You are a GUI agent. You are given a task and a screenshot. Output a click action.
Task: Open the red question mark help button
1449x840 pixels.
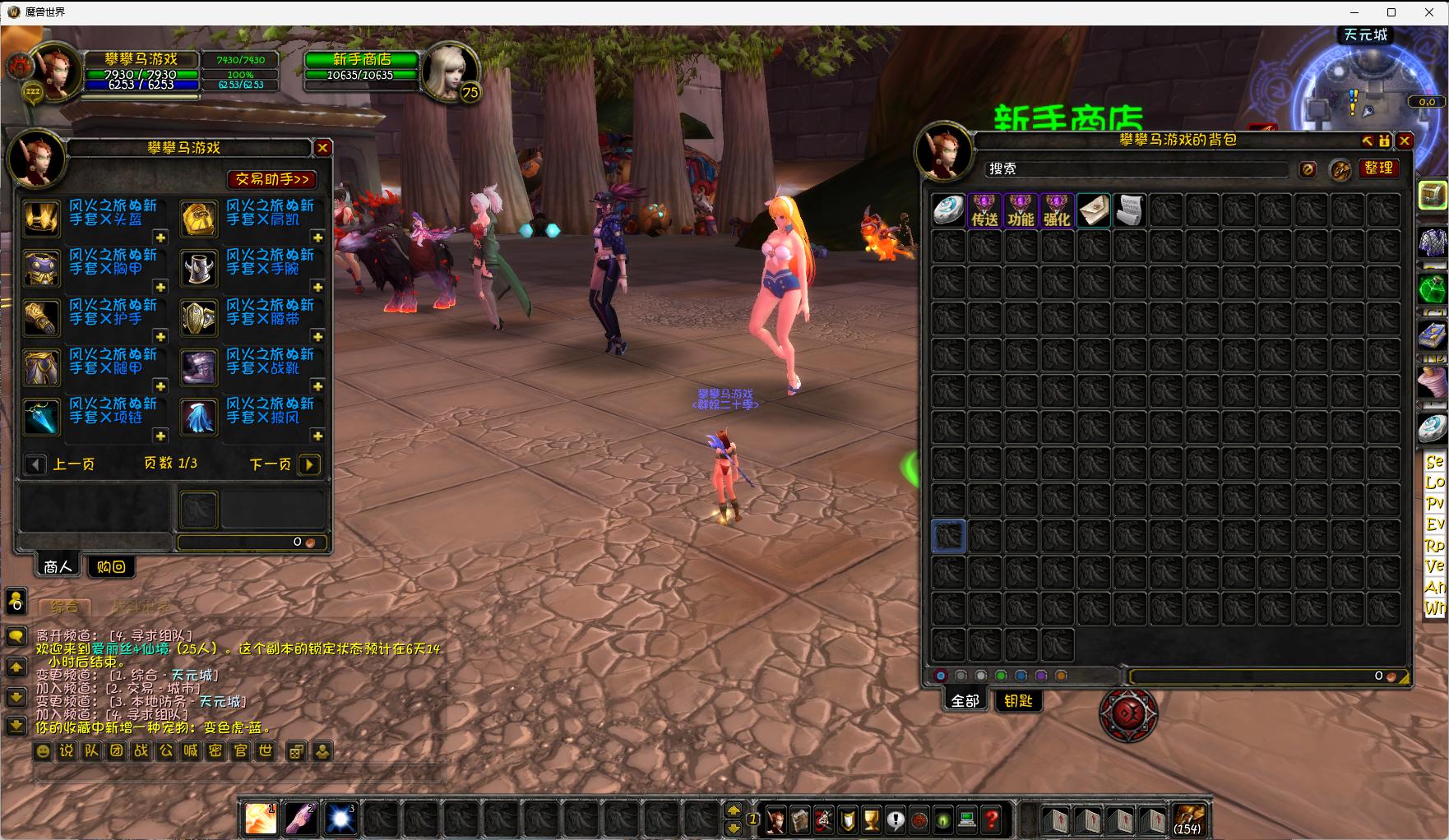[991, 819]
